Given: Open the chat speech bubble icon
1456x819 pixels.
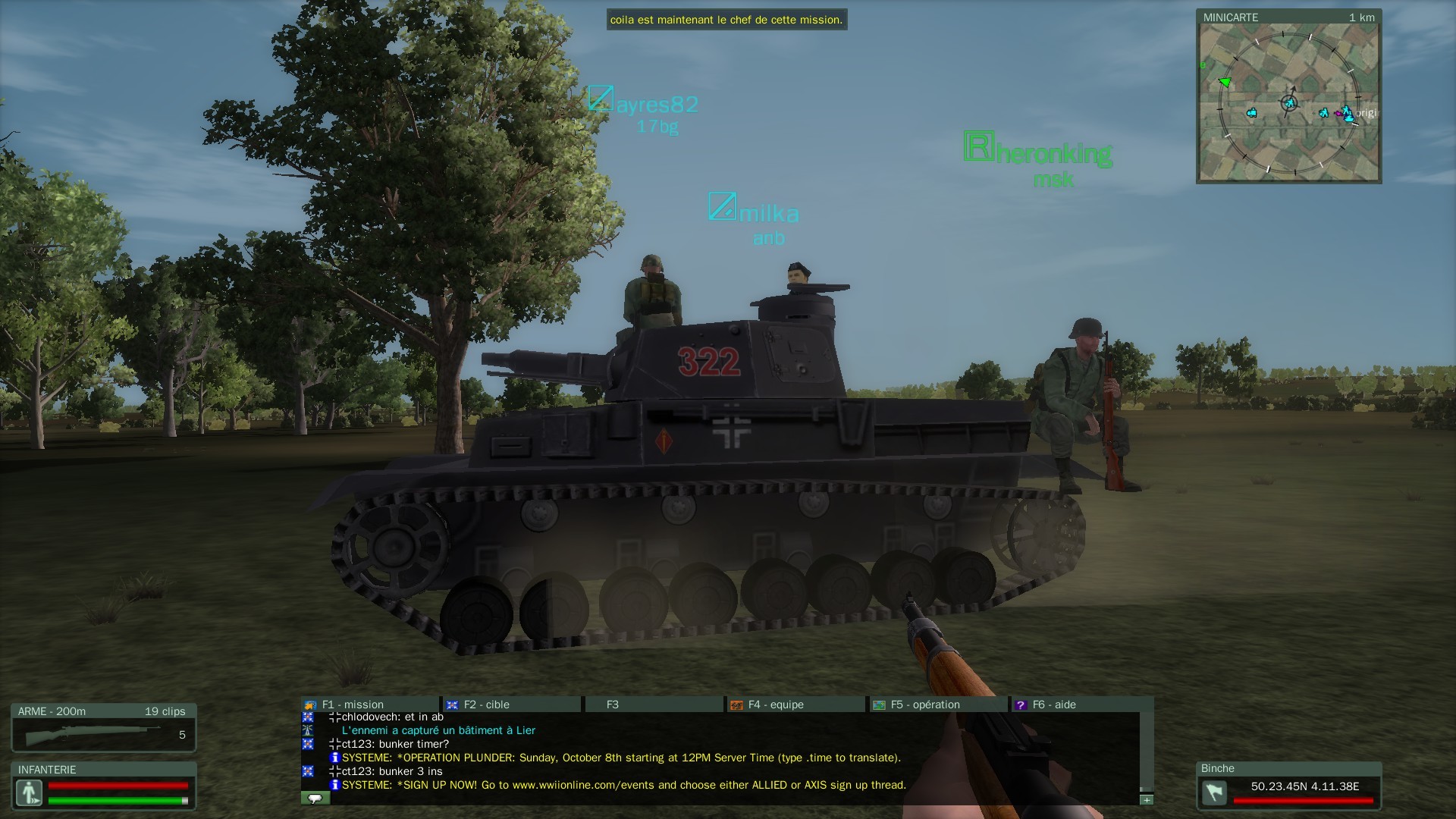Looking at the screenshot, I should (314, 798).
